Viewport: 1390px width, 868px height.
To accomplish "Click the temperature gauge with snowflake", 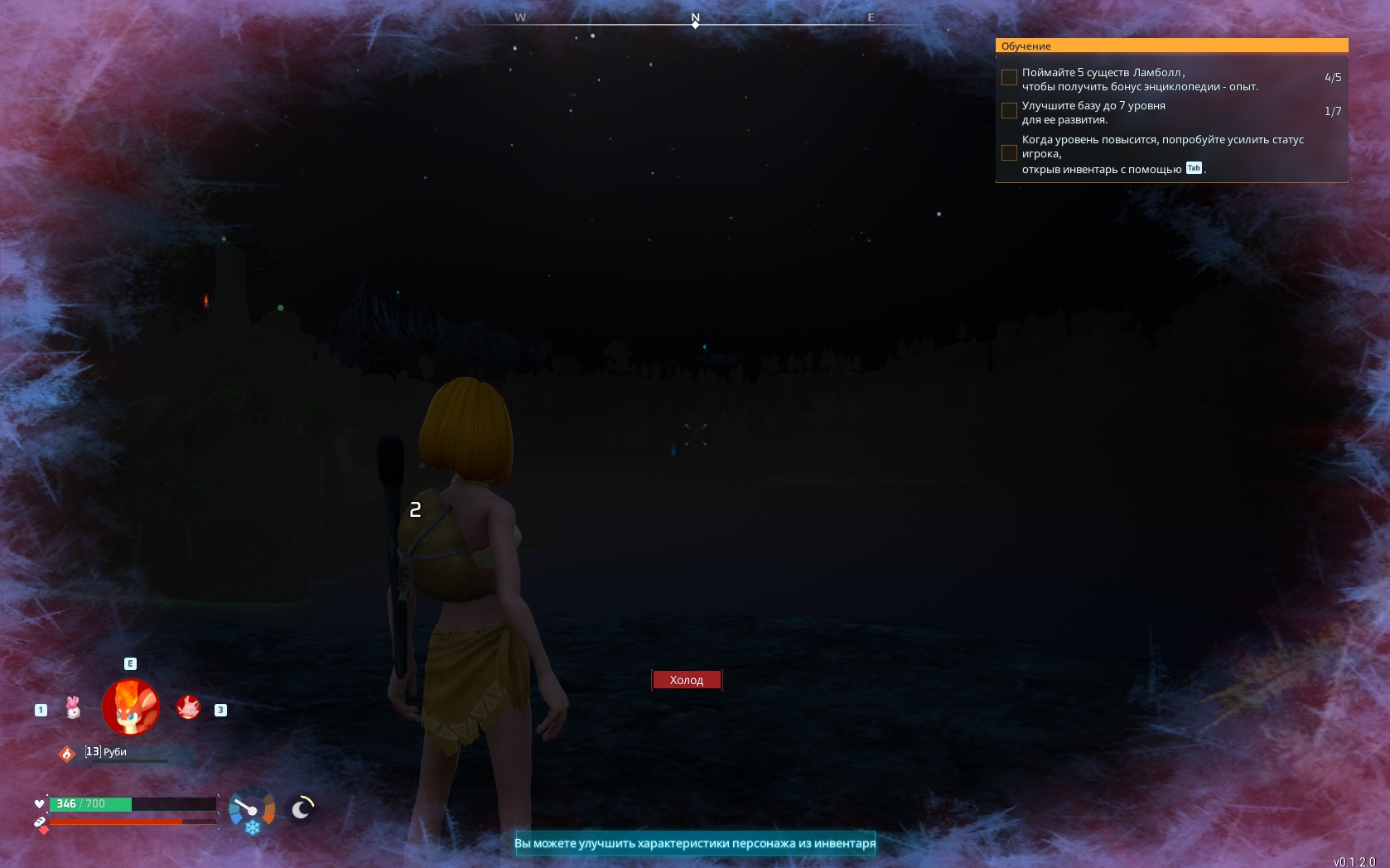I will pos(252,810).
